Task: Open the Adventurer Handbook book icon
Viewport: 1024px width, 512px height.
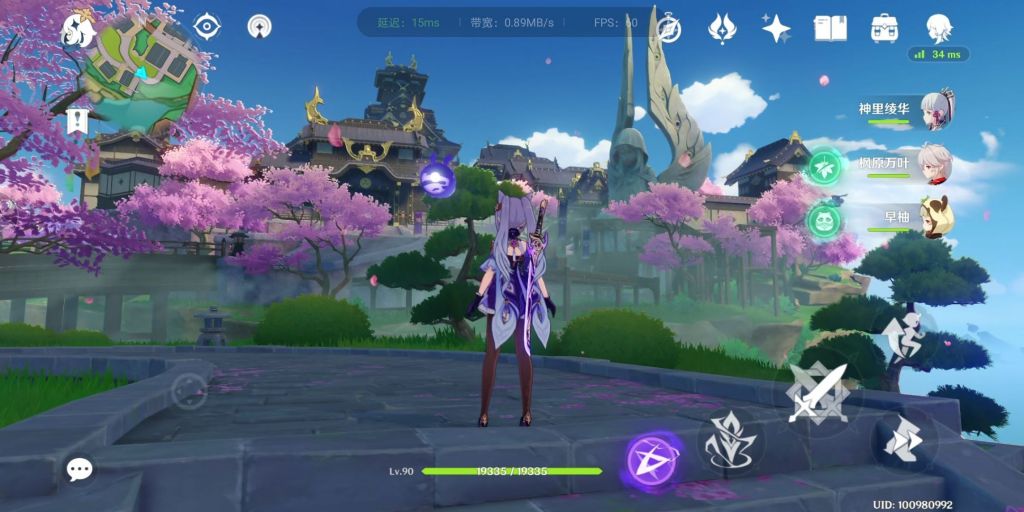Action: [829, 28]
